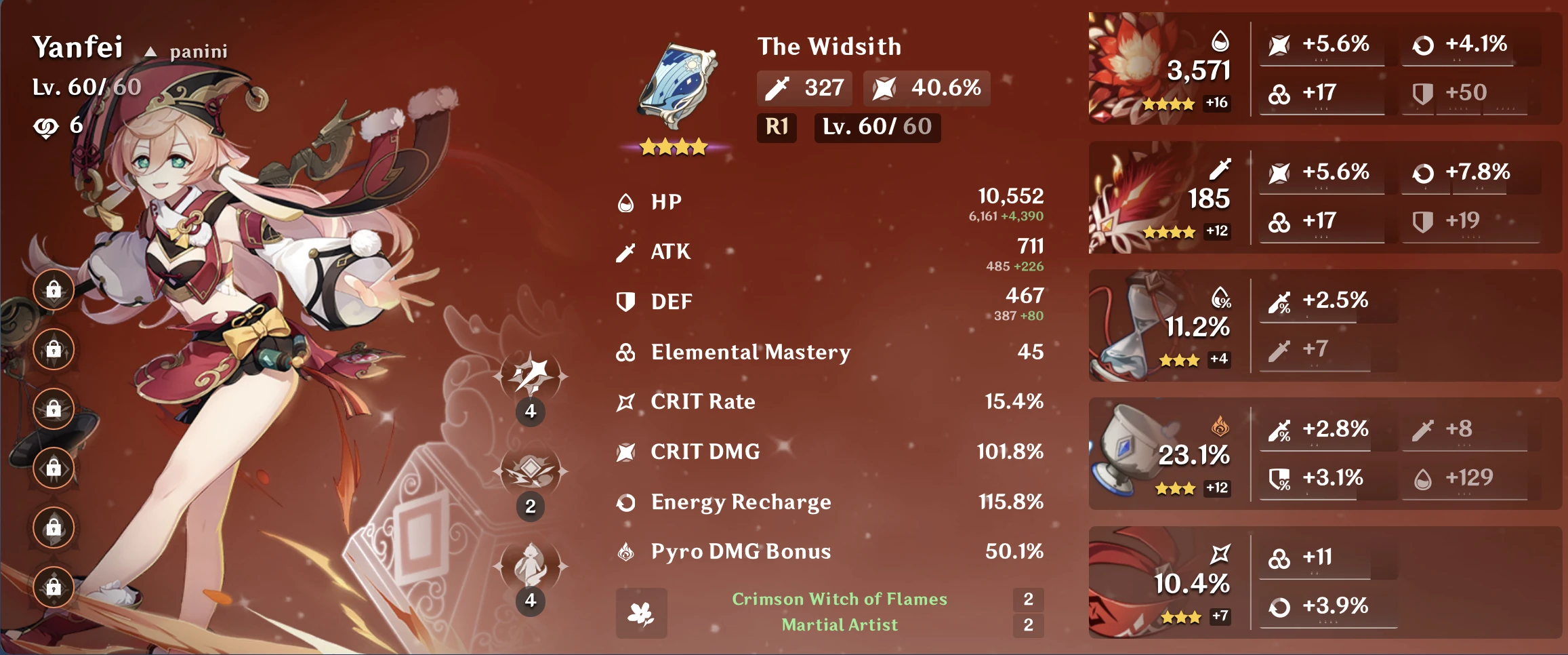Click the Energy Recharge stat icon
The height and width of the screenshot is (655, 1568).
[627, 502]
